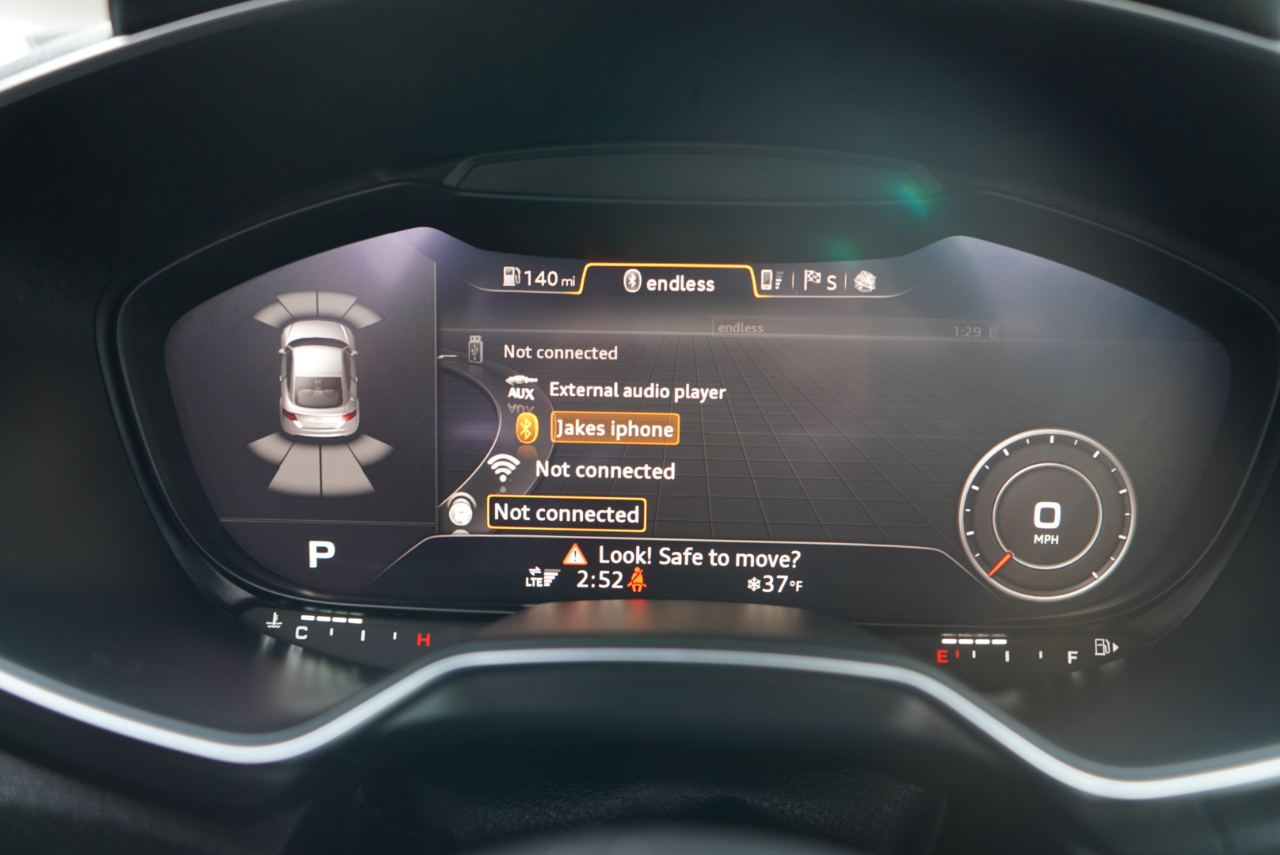
Task: Open the phone Not connected entry
Action: (x=565, y=513)
